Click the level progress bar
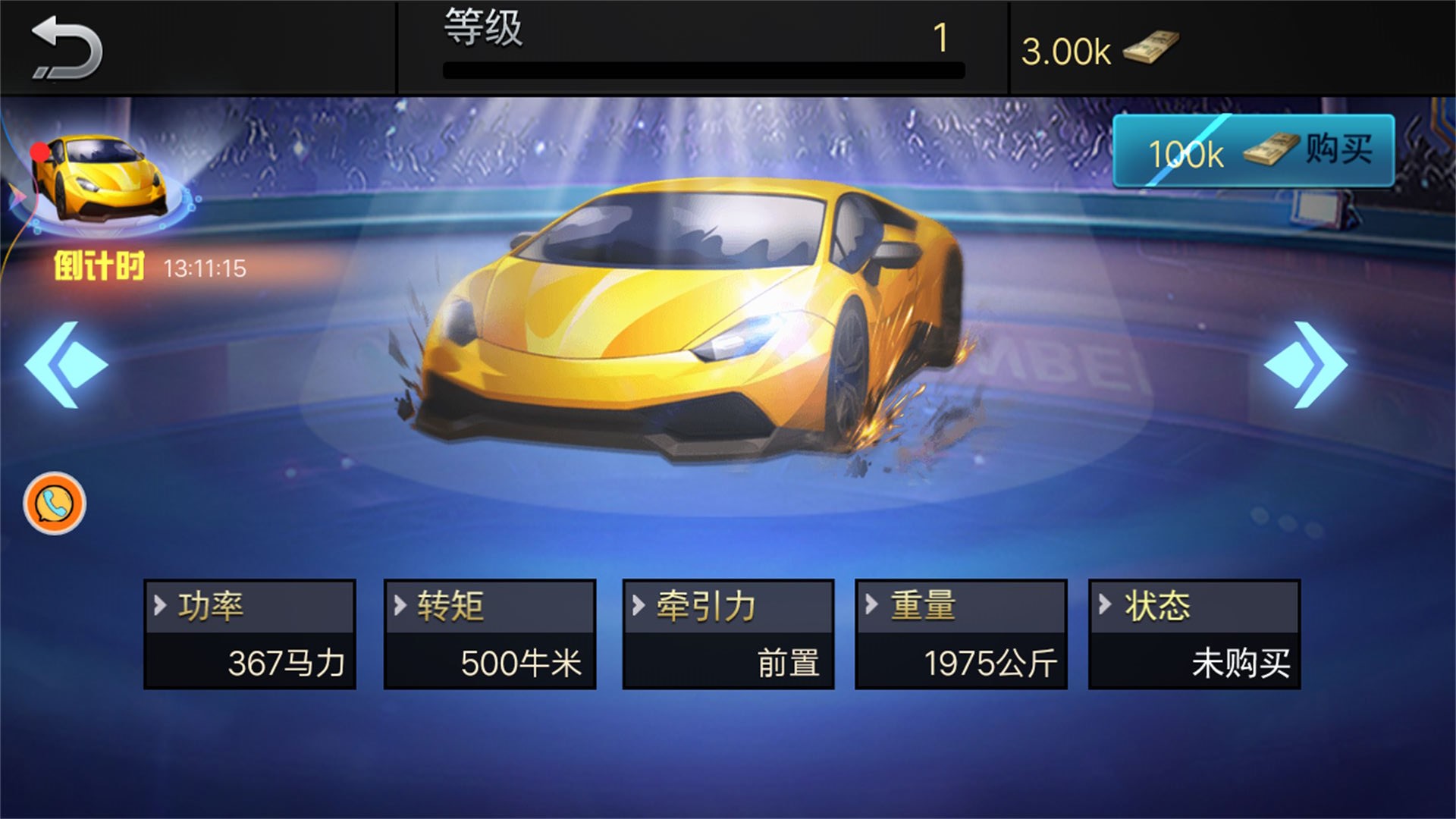The image size is (1456, 819). (701, 71)
